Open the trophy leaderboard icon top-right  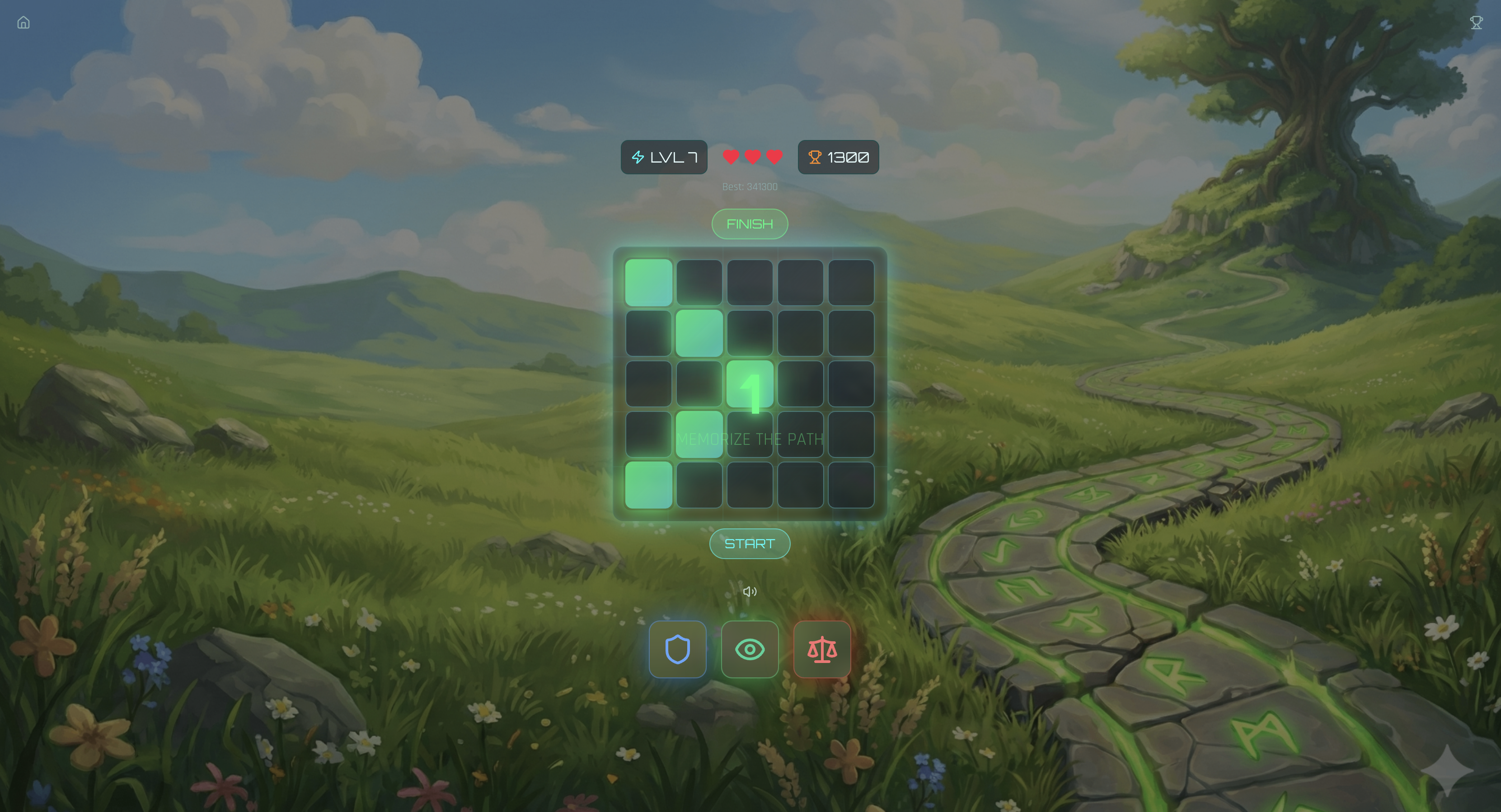coord(1478,22)
